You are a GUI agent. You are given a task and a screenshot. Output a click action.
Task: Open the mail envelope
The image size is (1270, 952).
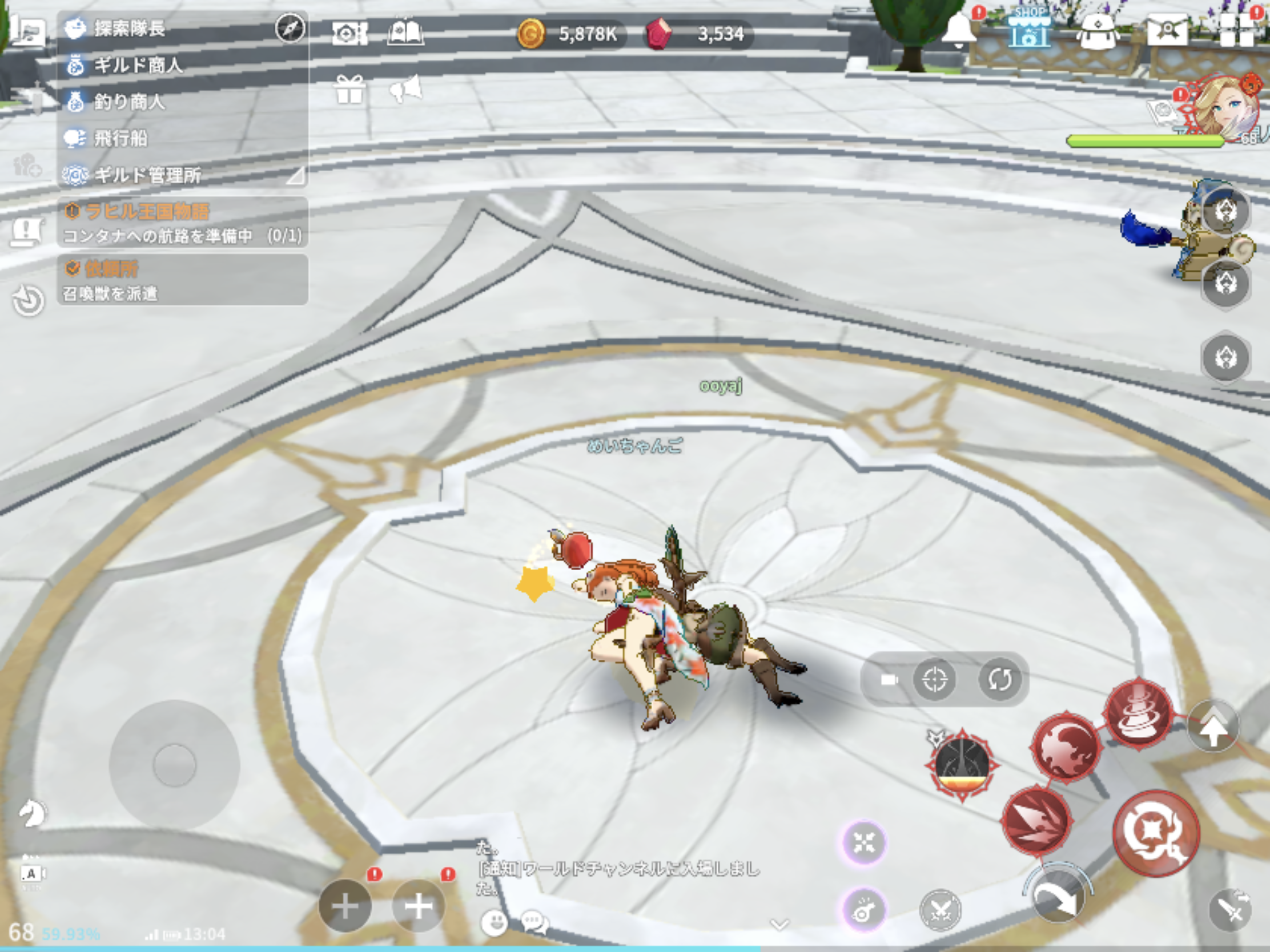[1167, 30]
